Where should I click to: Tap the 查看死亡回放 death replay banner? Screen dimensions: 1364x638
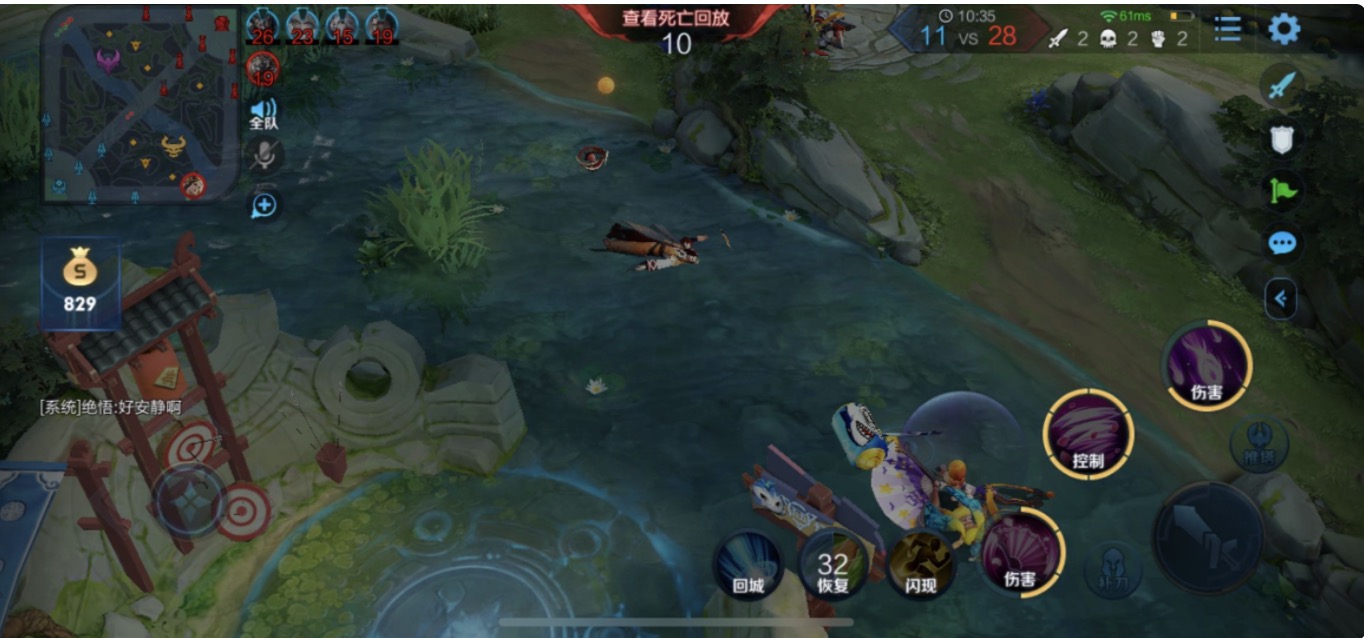676,19
